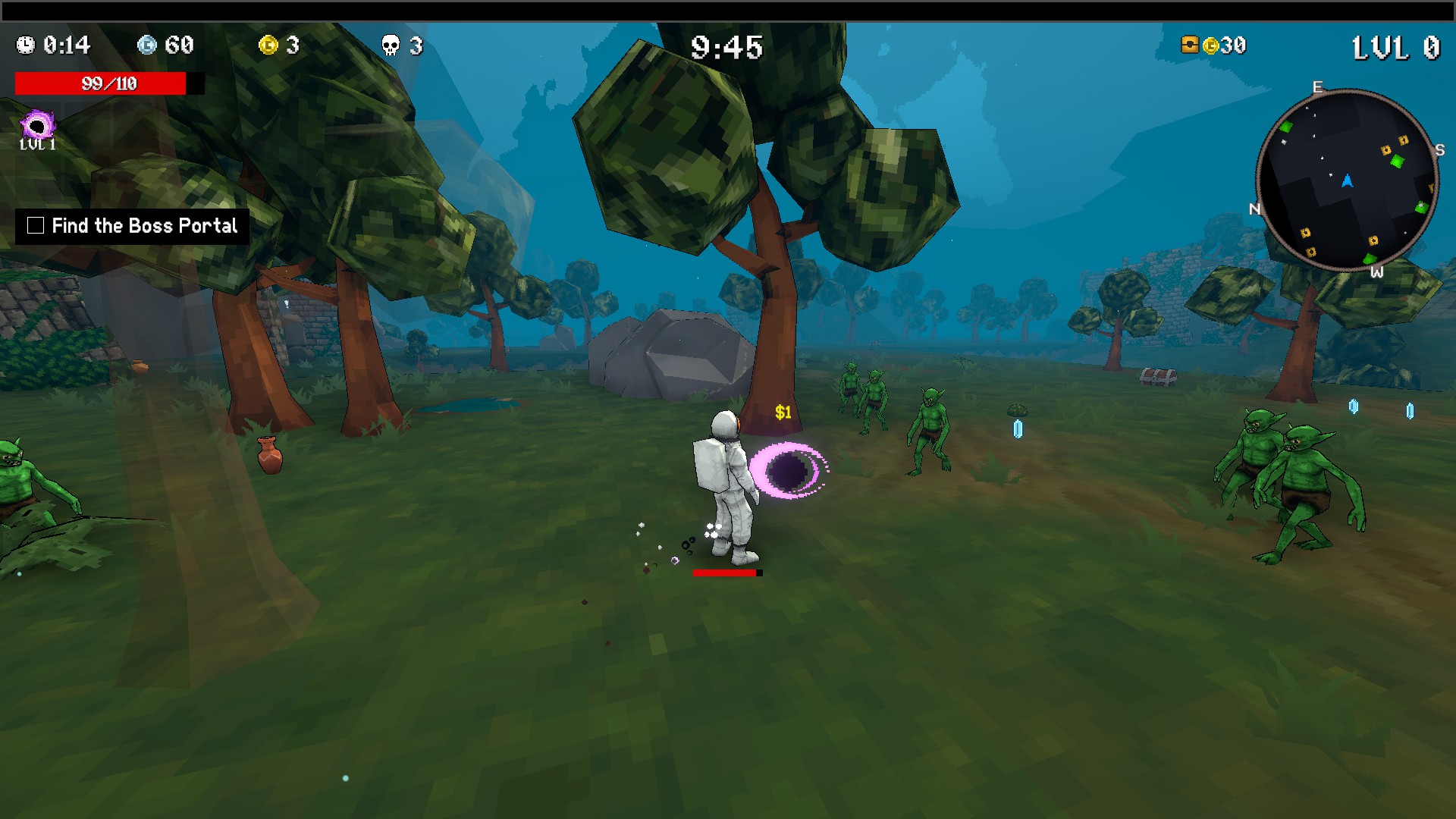Click the coin icon beside the chest counter

1210,46
